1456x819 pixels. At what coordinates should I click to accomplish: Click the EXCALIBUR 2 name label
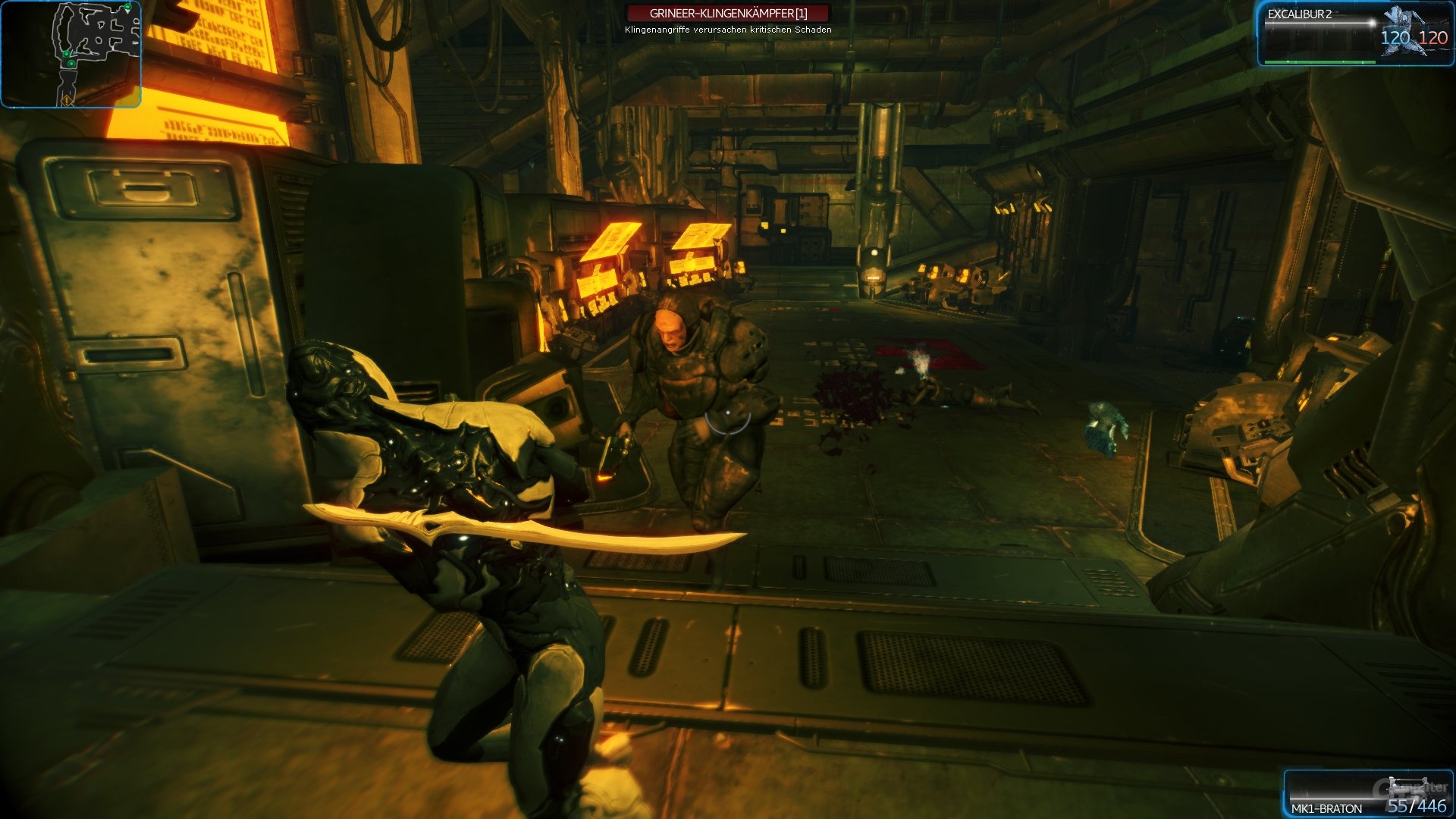[1300, 14]
